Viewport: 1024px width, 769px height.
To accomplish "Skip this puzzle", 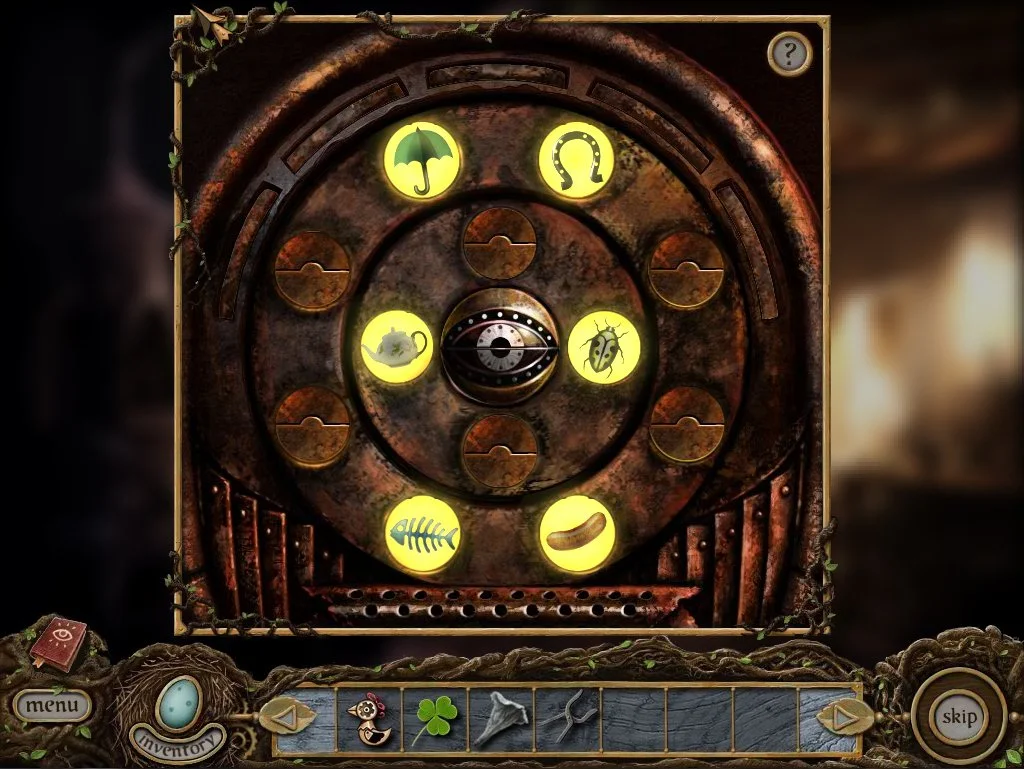I will [958, 716].
